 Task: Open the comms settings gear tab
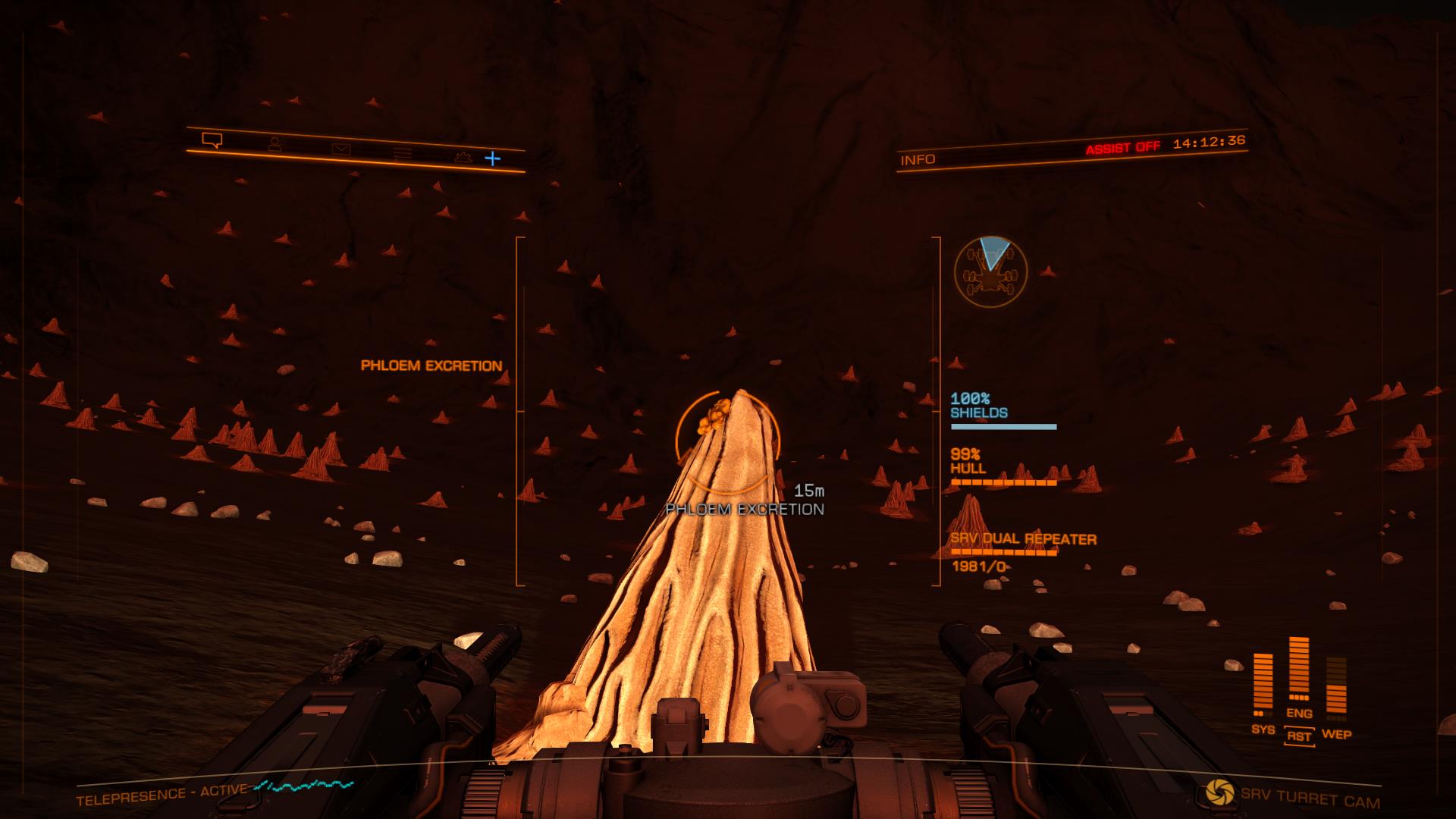tap(462, 157)
